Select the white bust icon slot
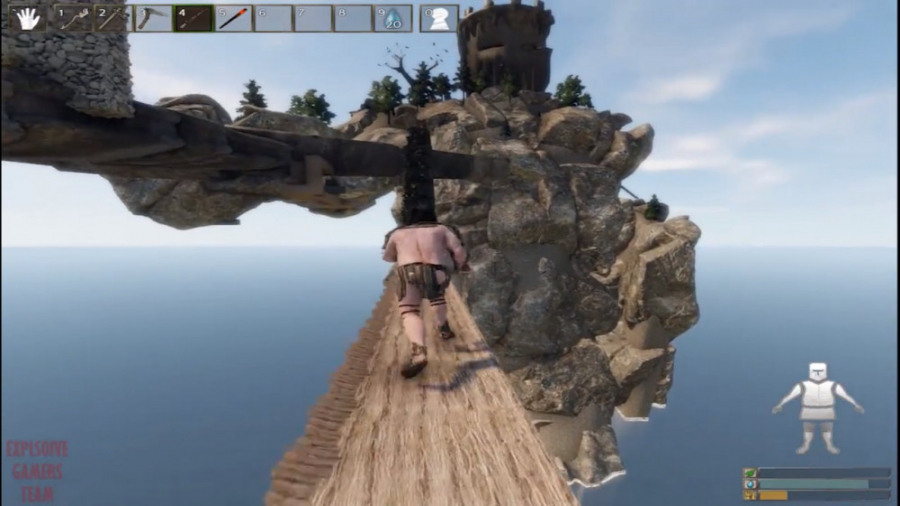Viewport: 900px width, 506px height. (x=439, y=18)
